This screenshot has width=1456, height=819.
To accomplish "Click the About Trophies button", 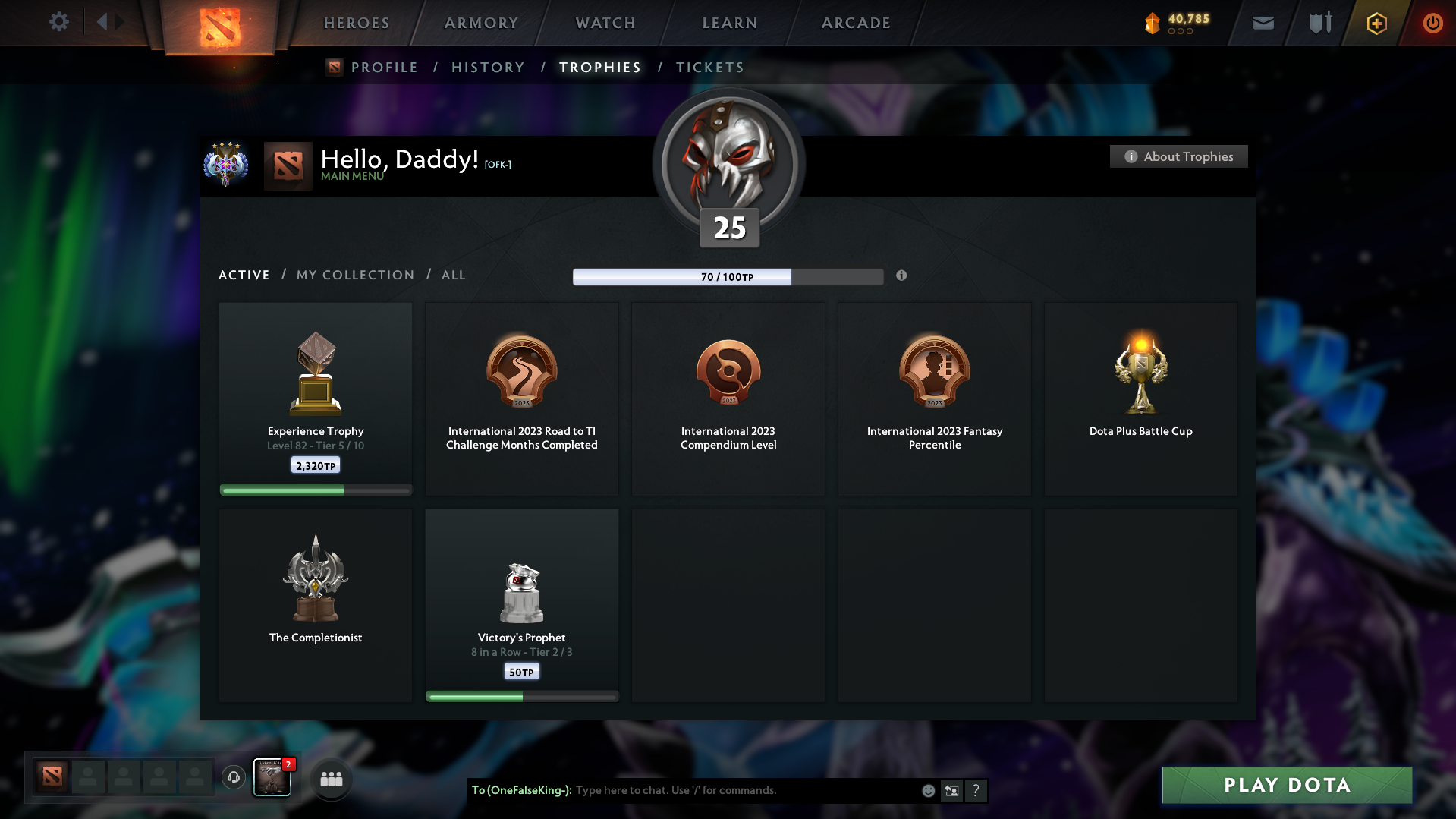I will pyautogui.click(x=1178, y=156).
